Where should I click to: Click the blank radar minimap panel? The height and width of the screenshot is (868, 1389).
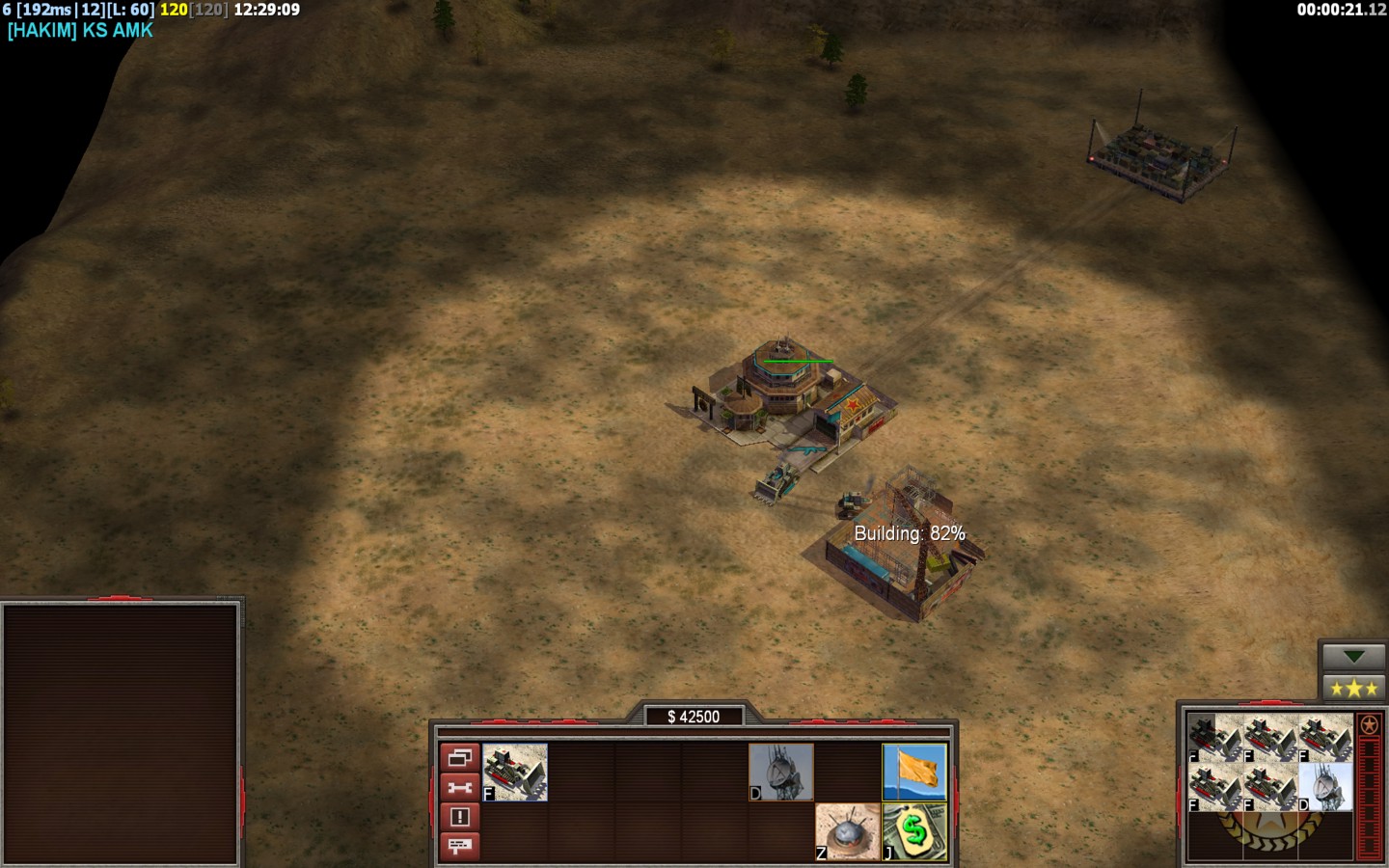tap(121, 733)
